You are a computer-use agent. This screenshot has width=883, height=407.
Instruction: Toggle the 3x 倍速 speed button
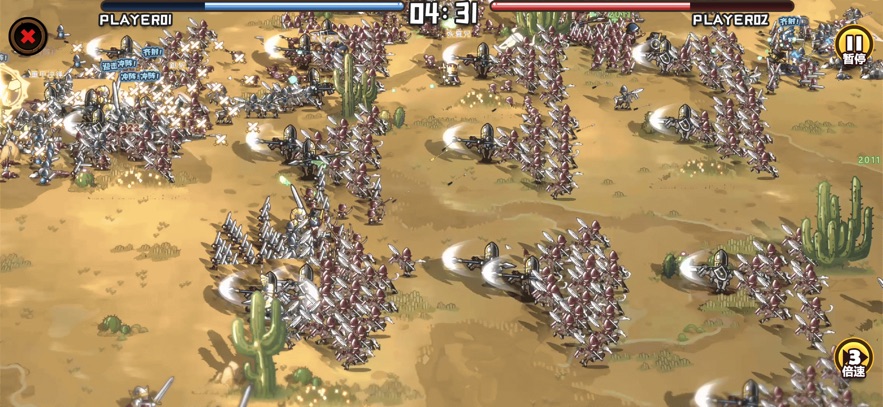[853, 358]
